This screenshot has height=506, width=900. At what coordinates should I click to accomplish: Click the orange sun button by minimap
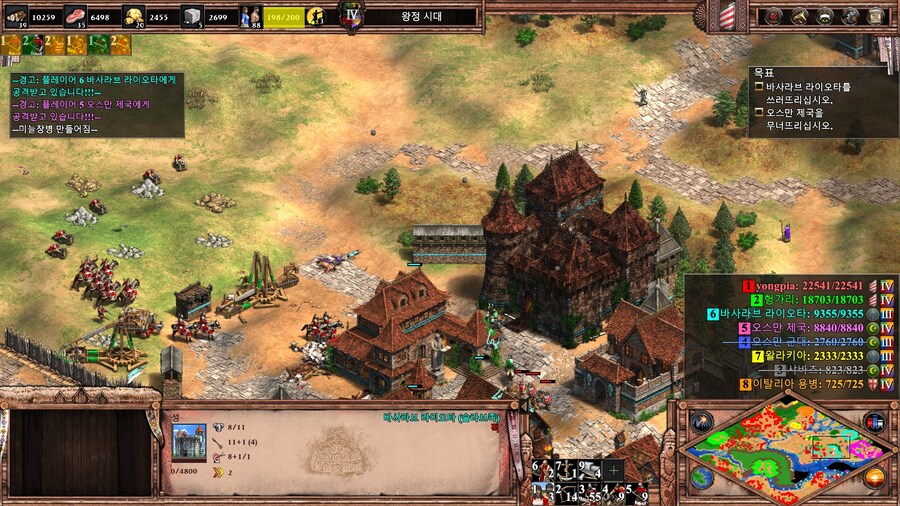point(875,477)
